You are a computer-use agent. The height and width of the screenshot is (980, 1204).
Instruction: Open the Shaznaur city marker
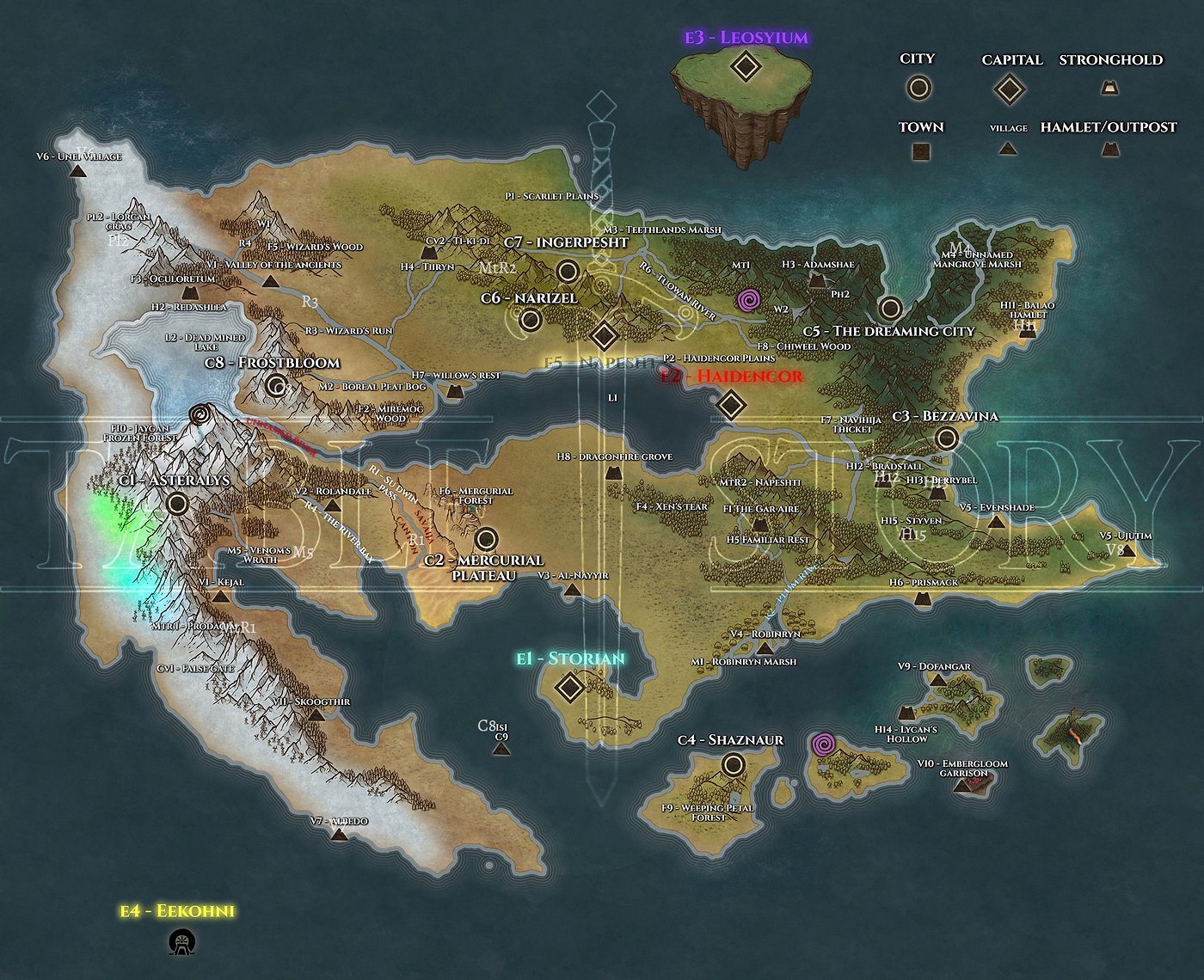click(x=733, y=763)
